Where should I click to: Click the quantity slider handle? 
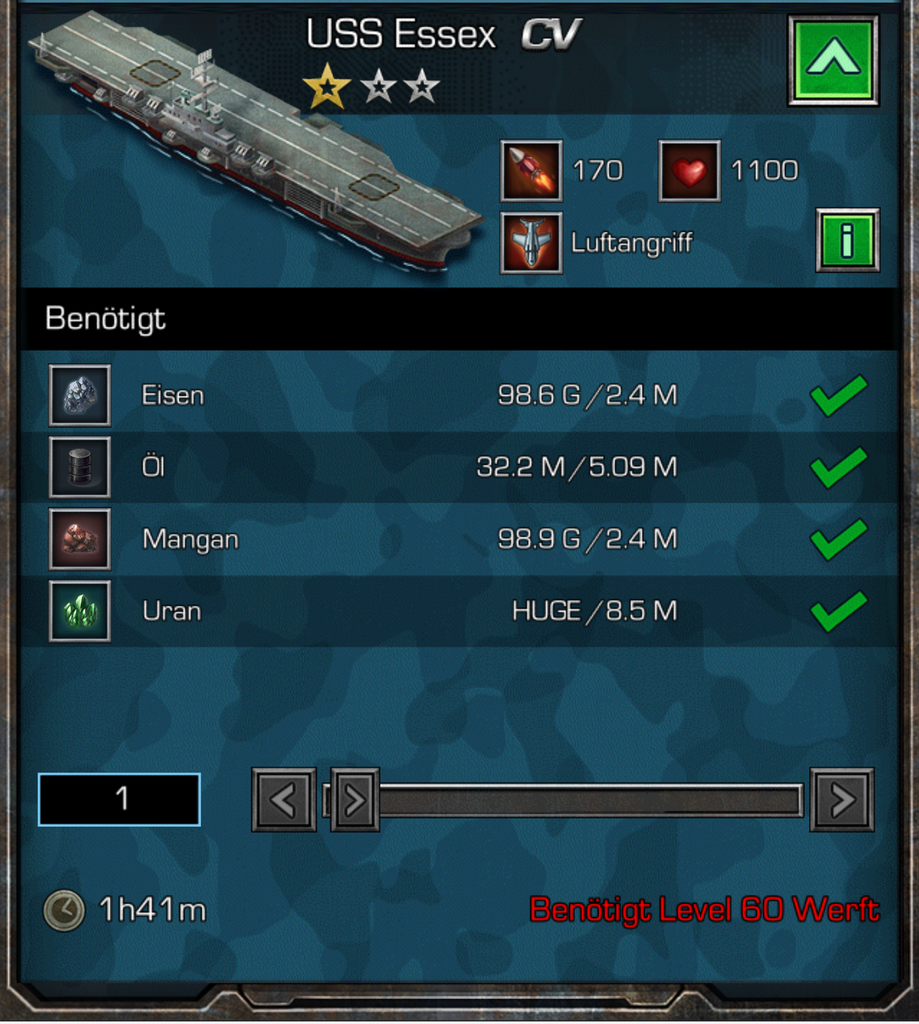355,799
